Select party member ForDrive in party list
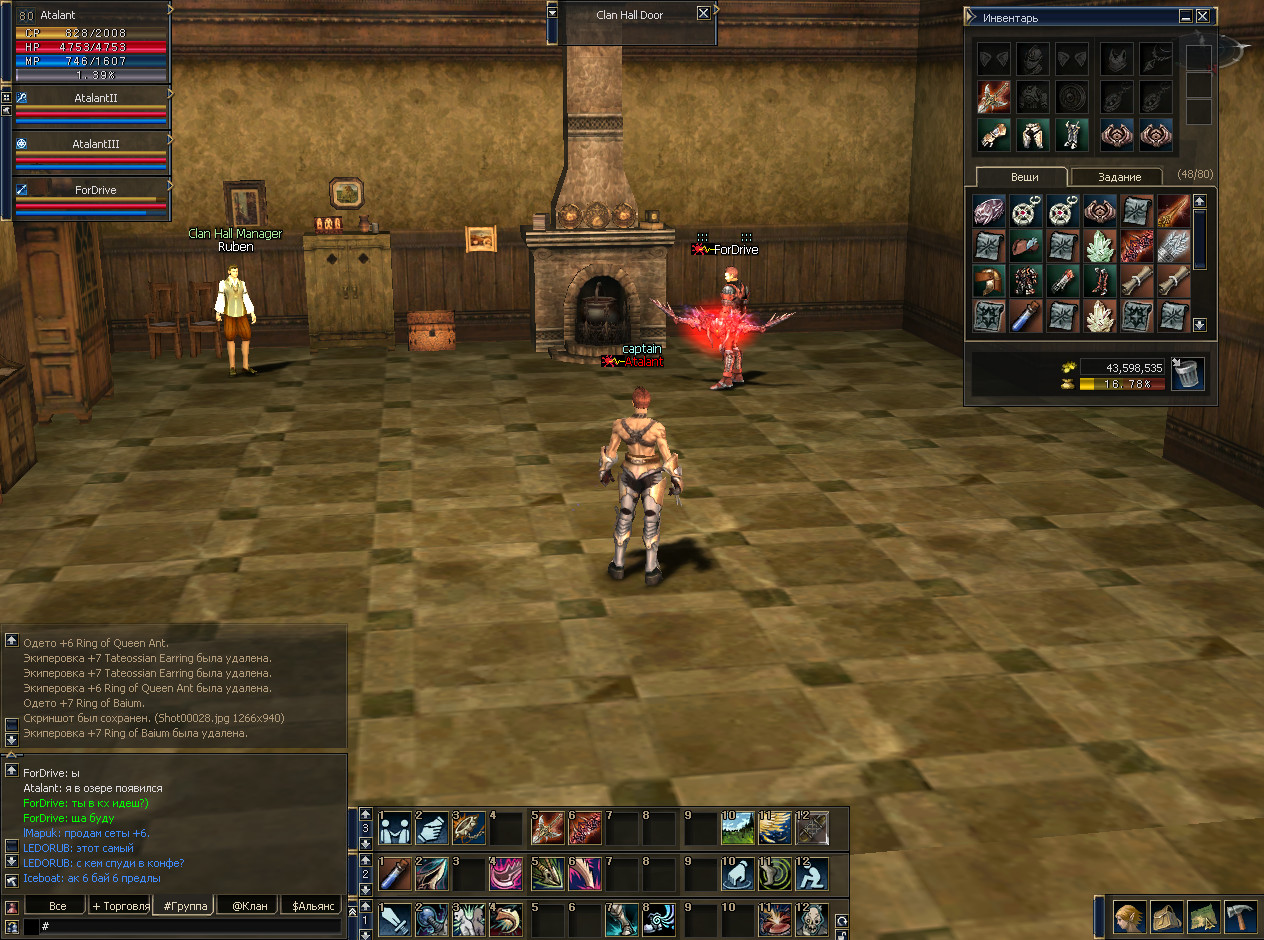The height and width of the screenshot is (940, 1264). (x=96, y=189)
